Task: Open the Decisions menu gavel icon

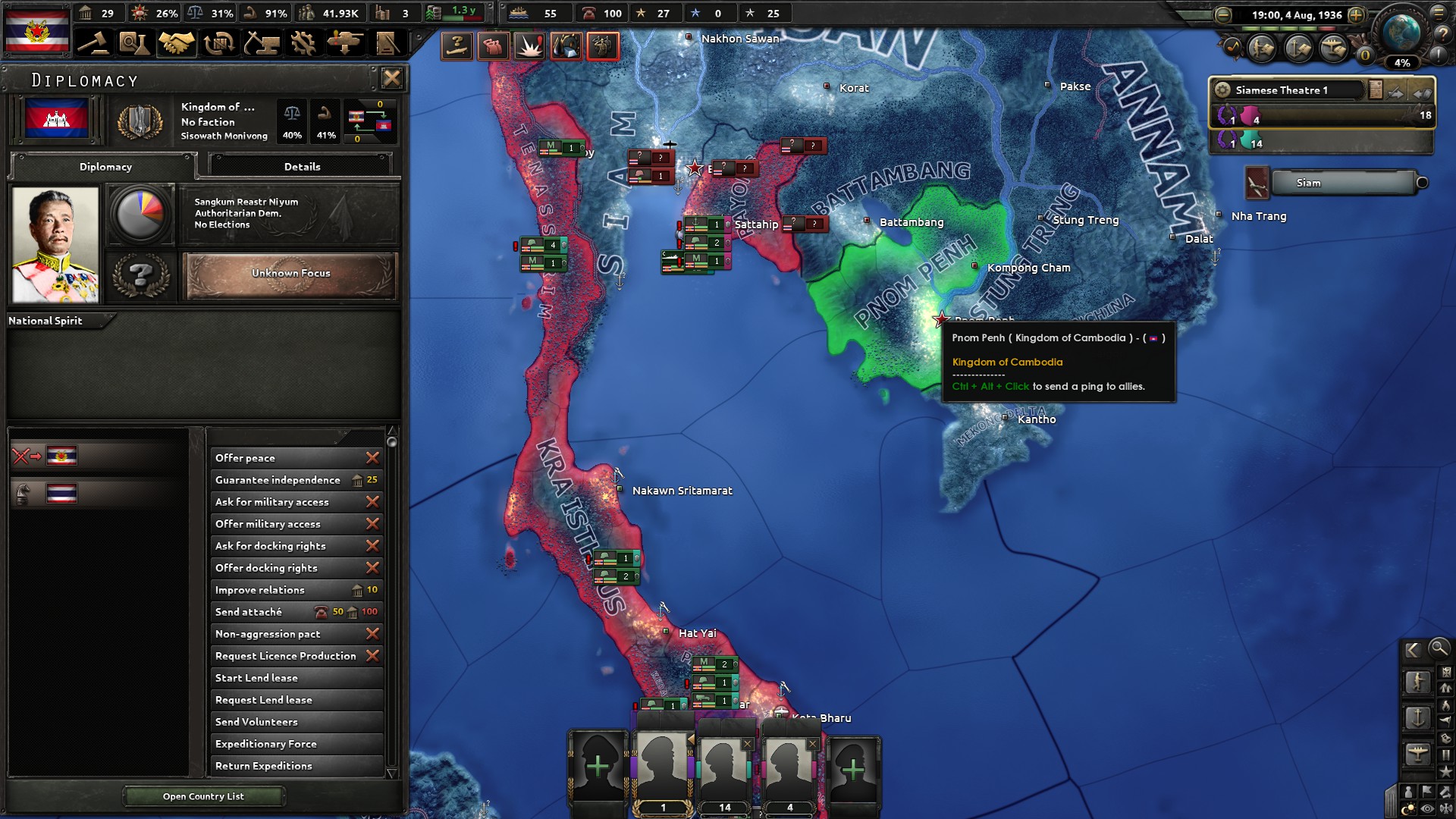Action: tap(93, 43)
